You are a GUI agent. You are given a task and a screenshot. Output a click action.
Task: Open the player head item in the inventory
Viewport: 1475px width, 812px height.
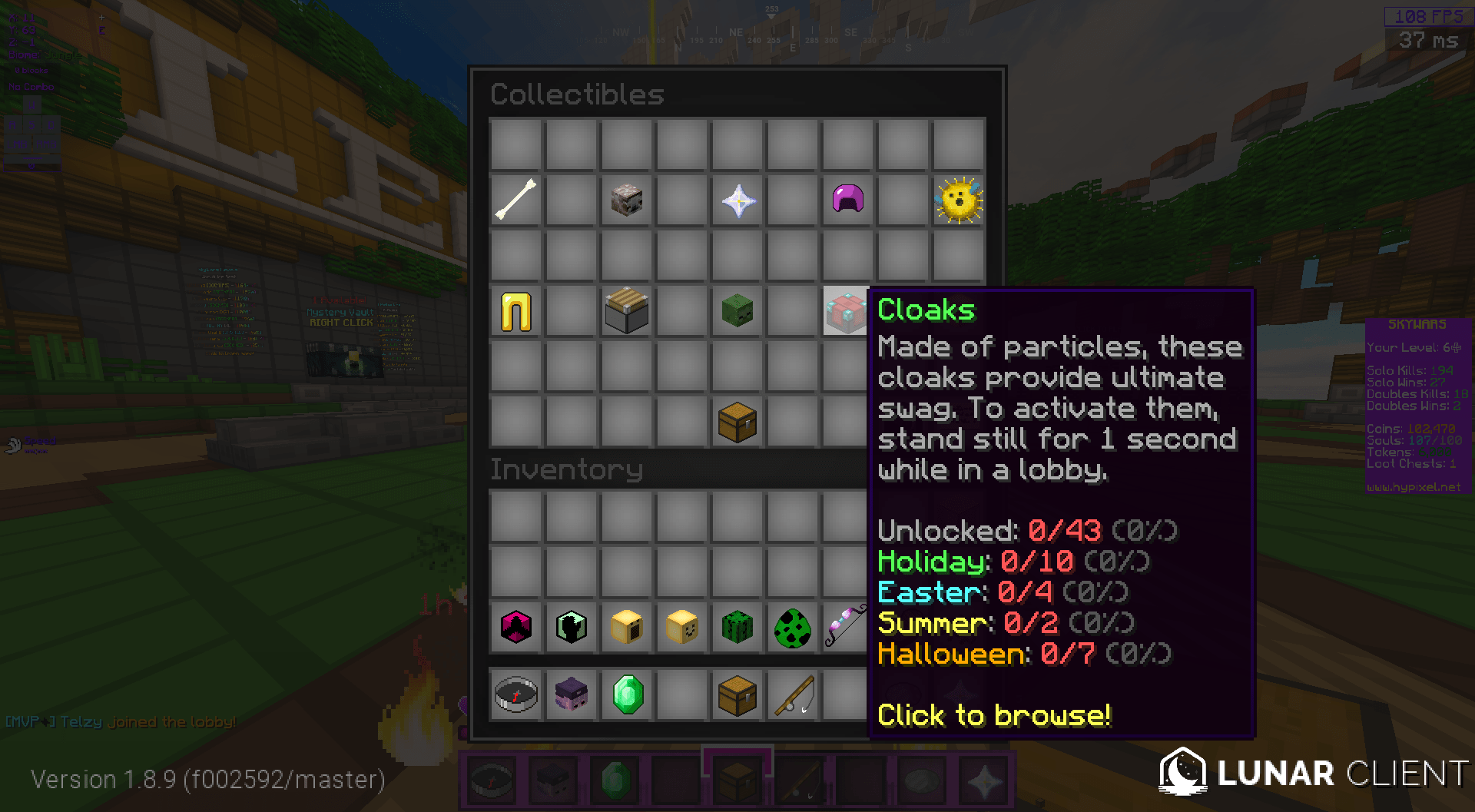pyautogui.click(x=571, y=695)
